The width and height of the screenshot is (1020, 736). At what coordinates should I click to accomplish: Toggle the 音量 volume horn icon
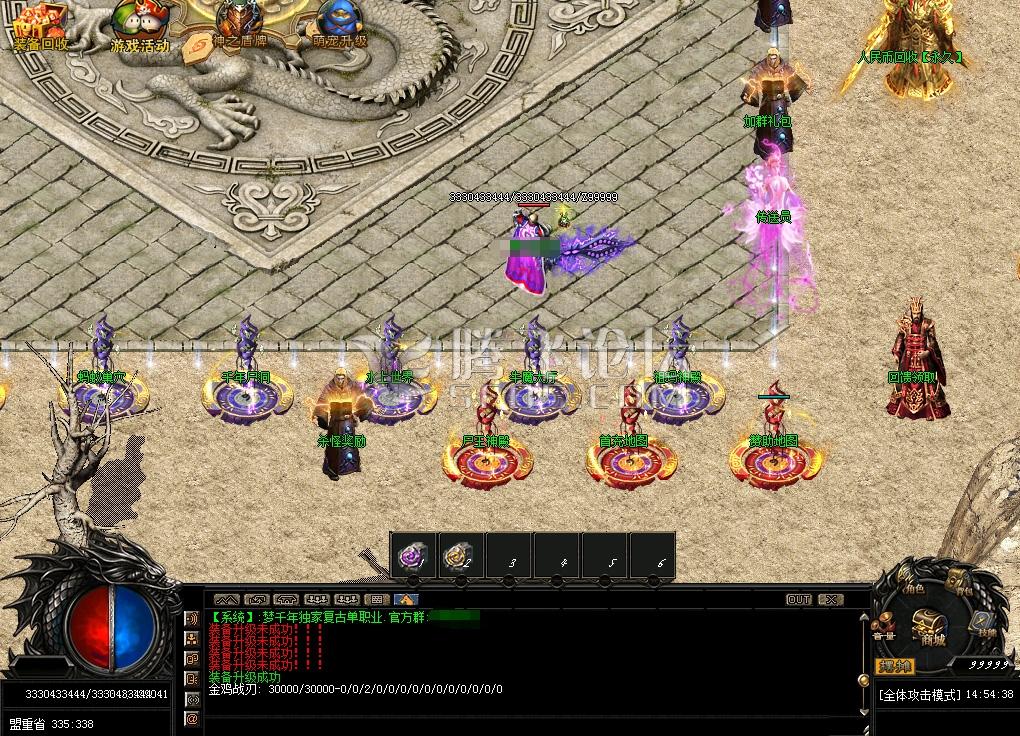883,627
